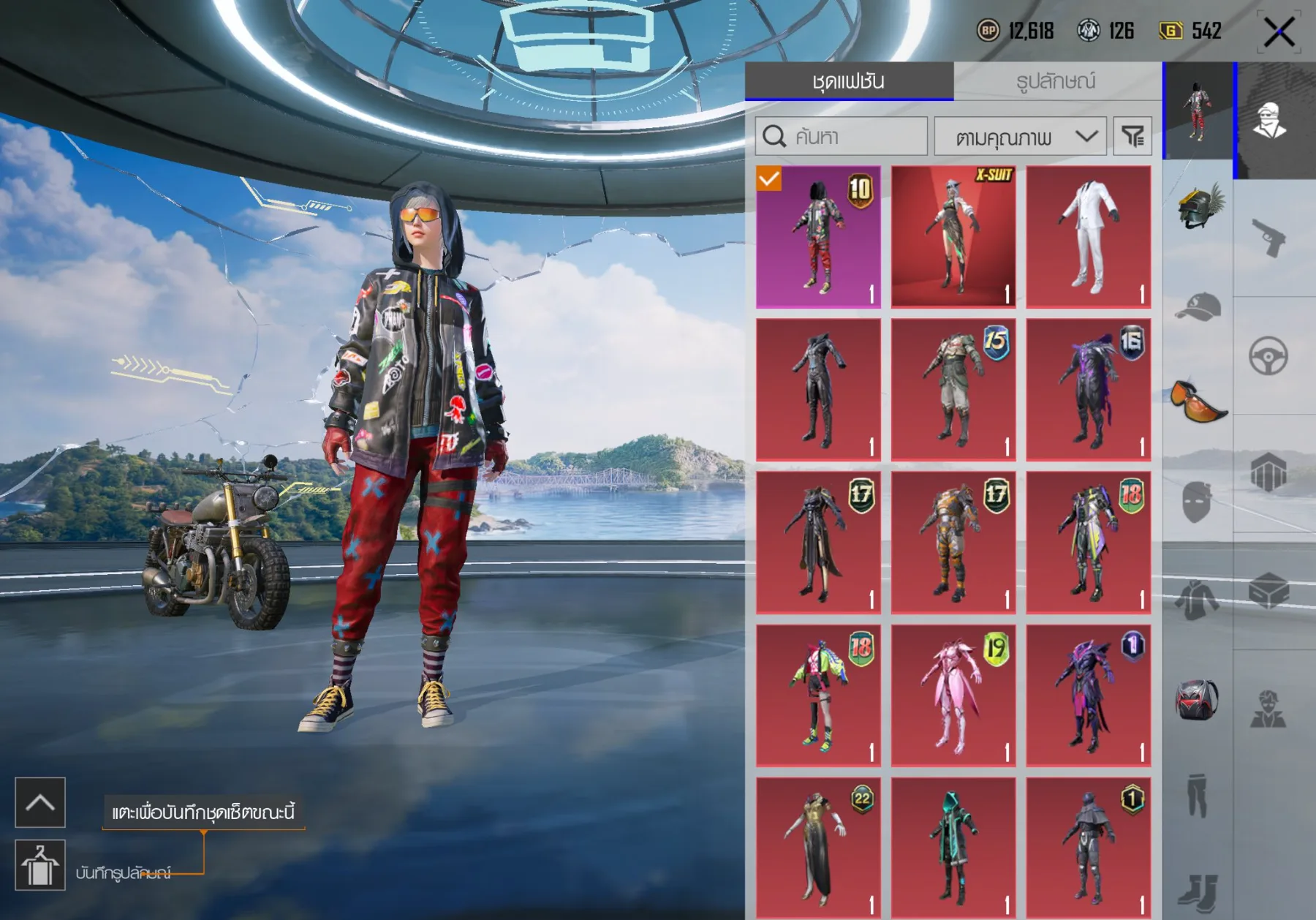Open the steering wheel vehicle category

[1268, 356]
